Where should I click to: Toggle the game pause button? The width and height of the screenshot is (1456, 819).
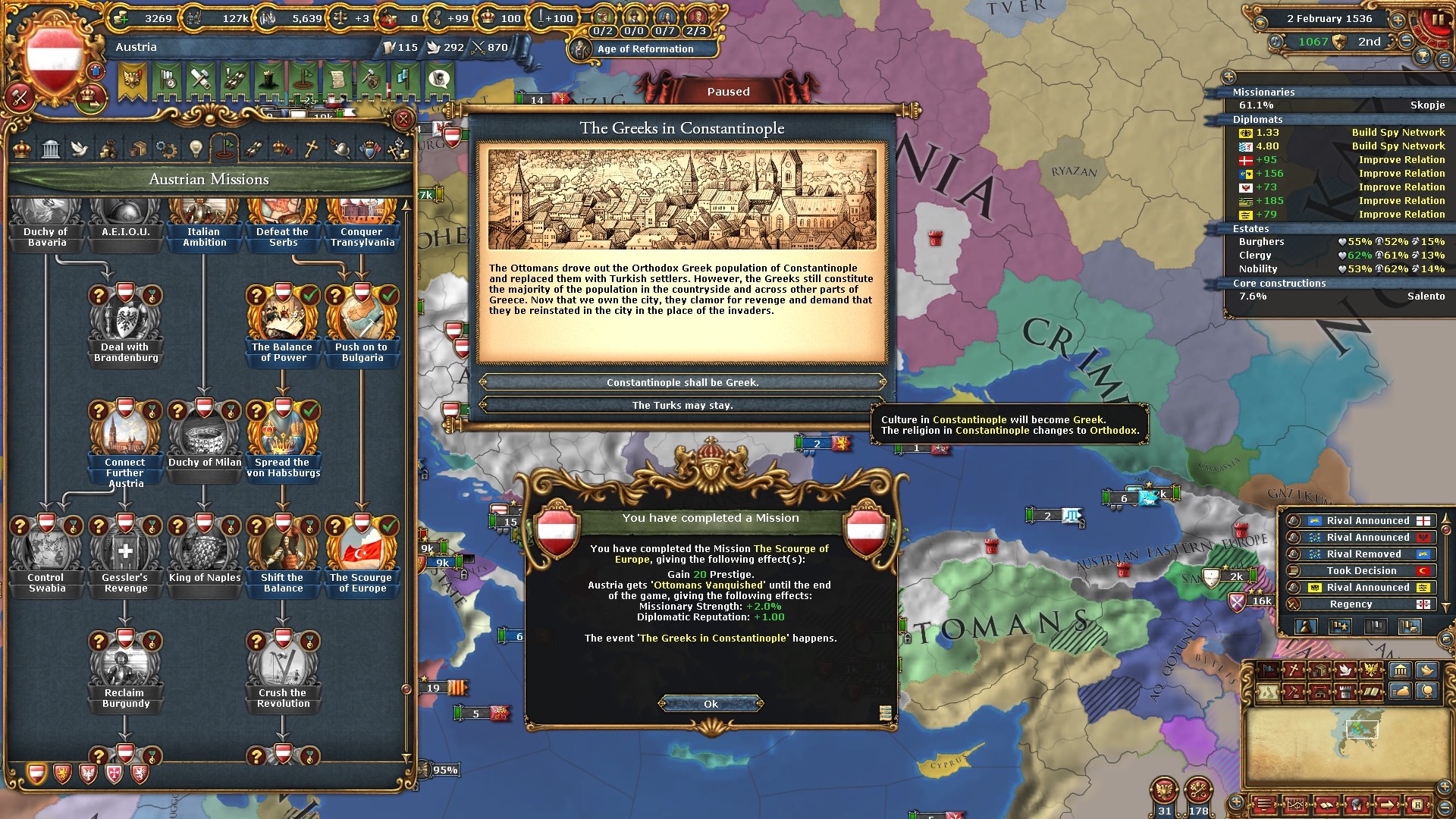[1436, 20]
